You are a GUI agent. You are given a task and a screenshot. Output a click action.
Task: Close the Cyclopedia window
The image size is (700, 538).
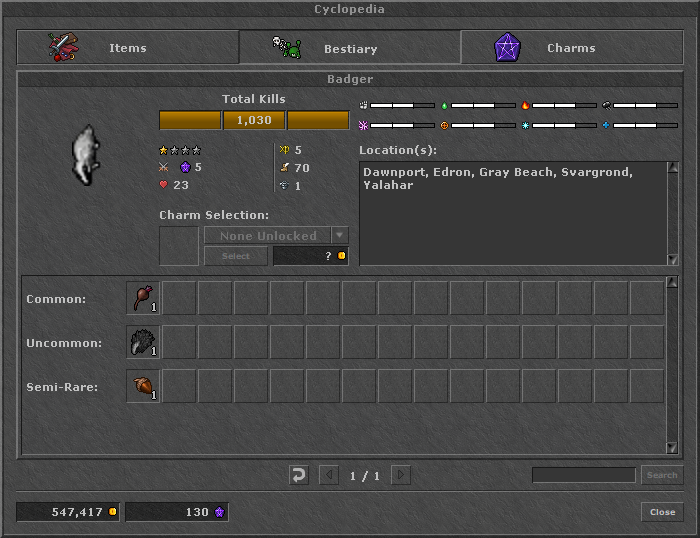pyautogui.click(x=662, y=512)
